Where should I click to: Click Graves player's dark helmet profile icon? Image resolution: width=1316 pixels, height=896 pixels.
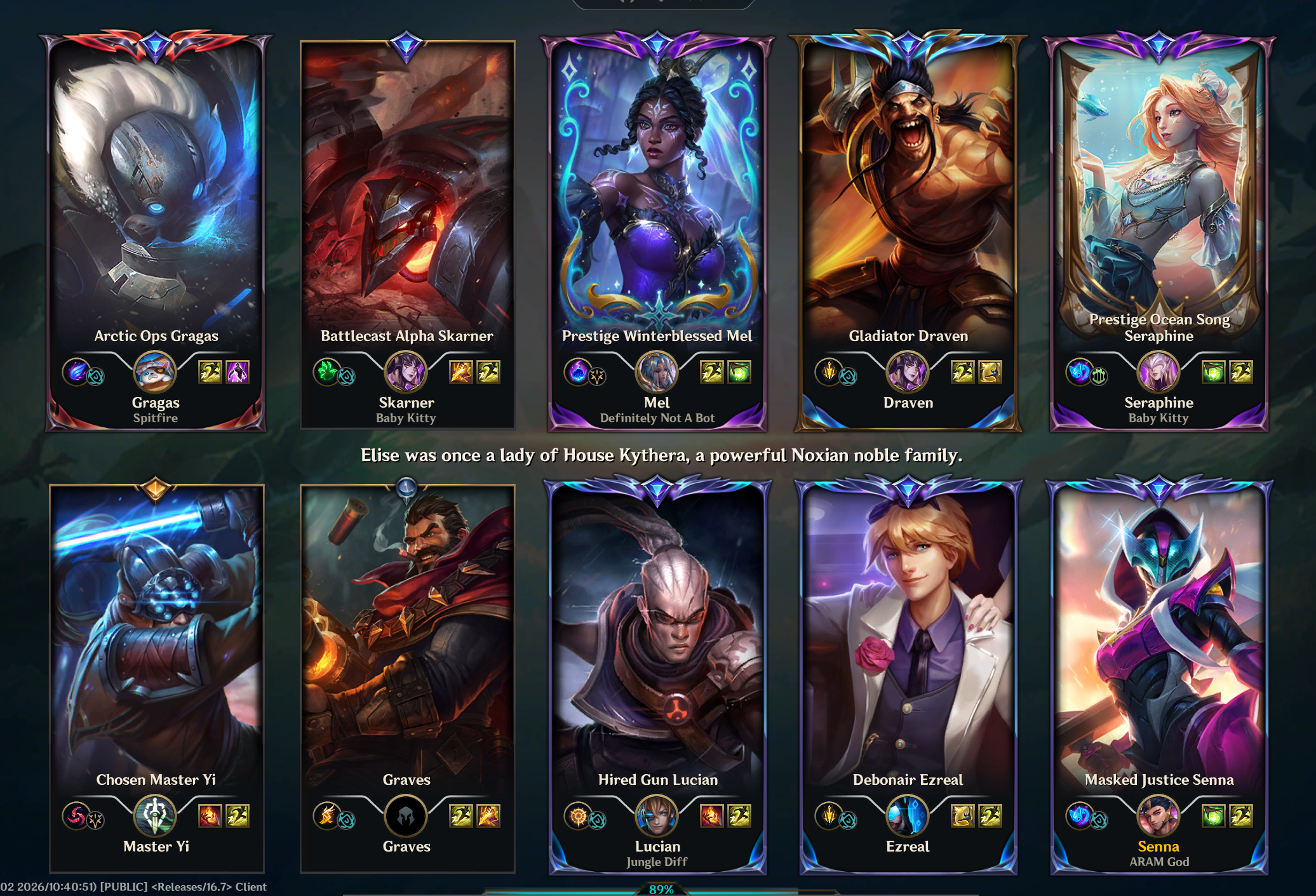point(406,816)
